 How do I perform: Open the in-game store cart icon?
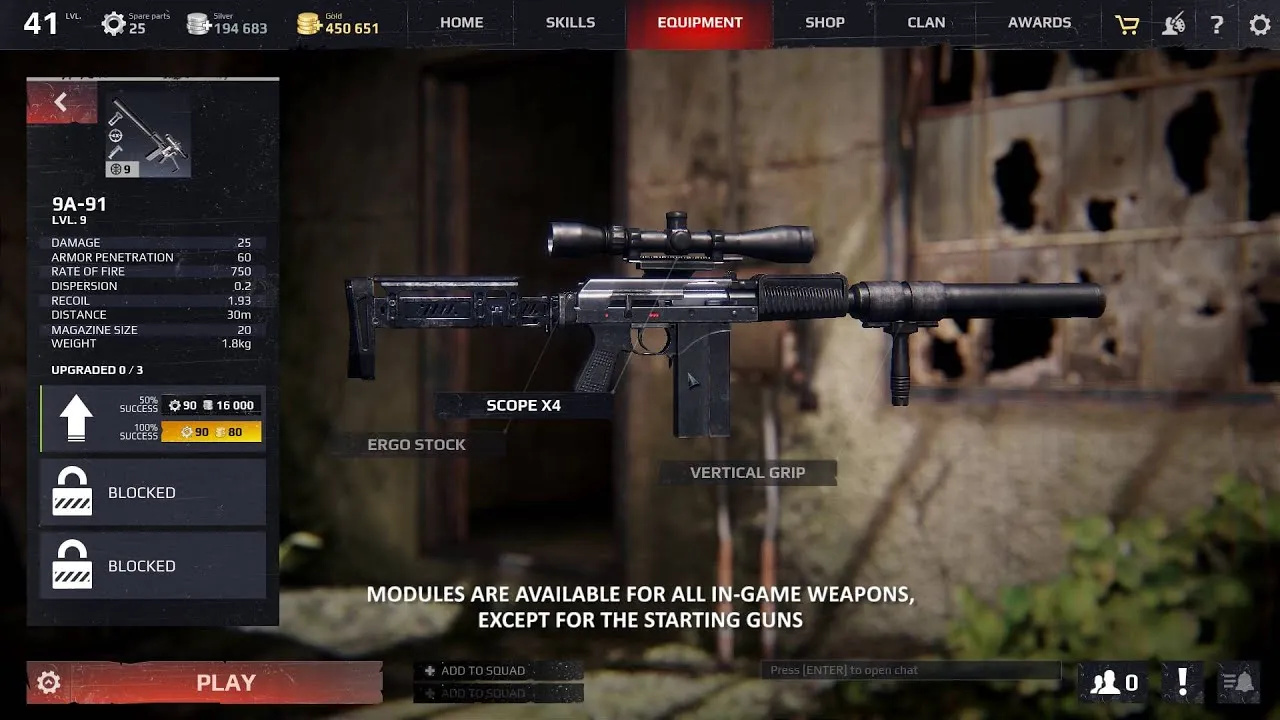point(1126,23)
